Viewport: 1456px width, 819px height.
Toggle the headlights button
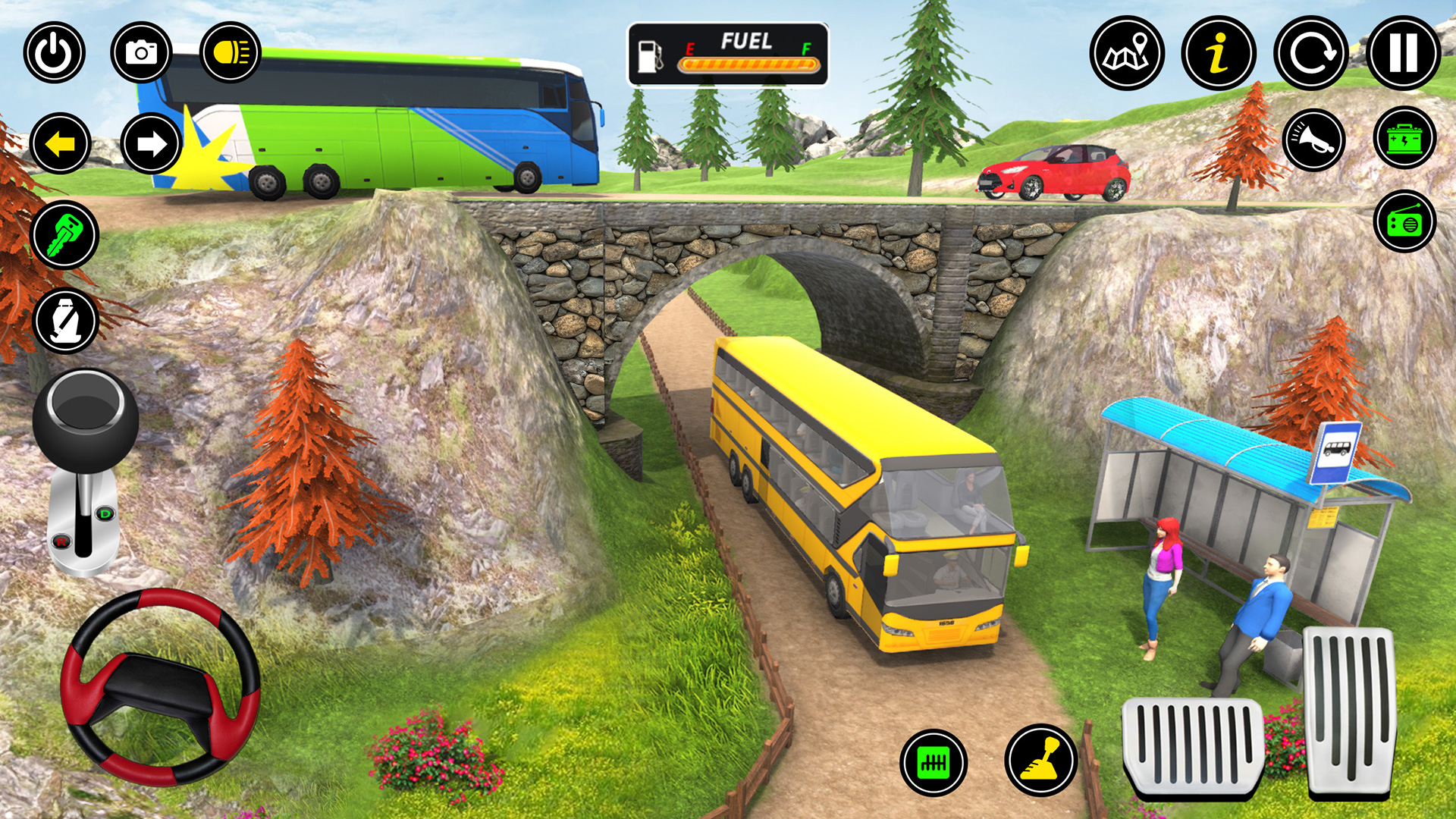point(230,52)
